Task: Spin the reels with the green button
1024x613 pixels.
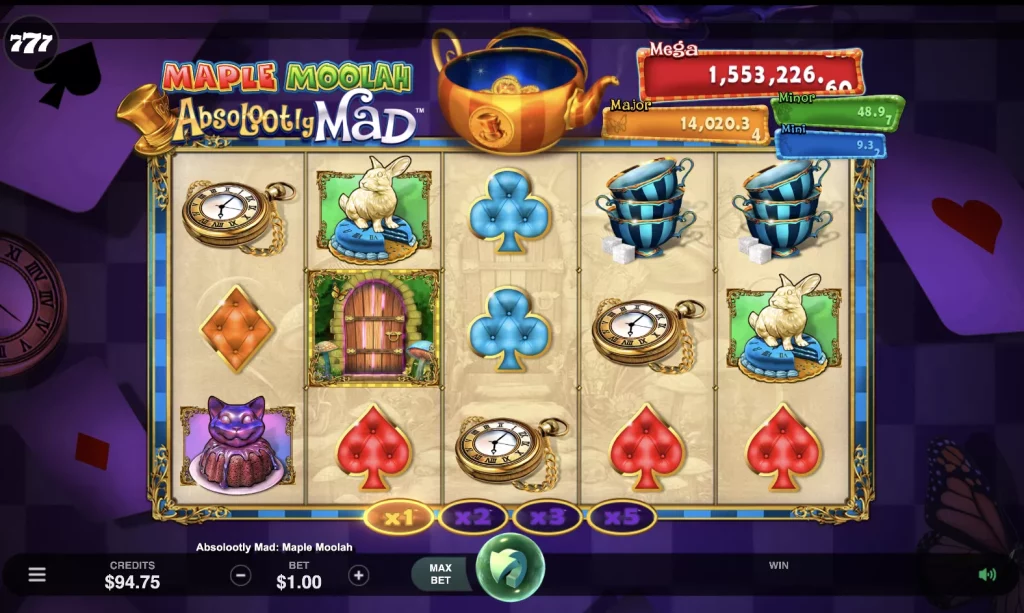Action: point(510,568)
